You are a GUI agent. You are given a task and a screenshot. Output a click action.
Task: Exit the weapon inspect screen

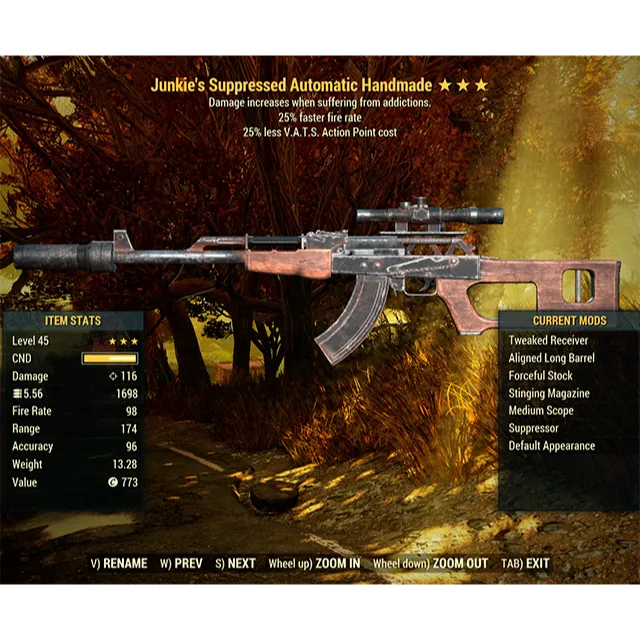(x=526, y=564)
